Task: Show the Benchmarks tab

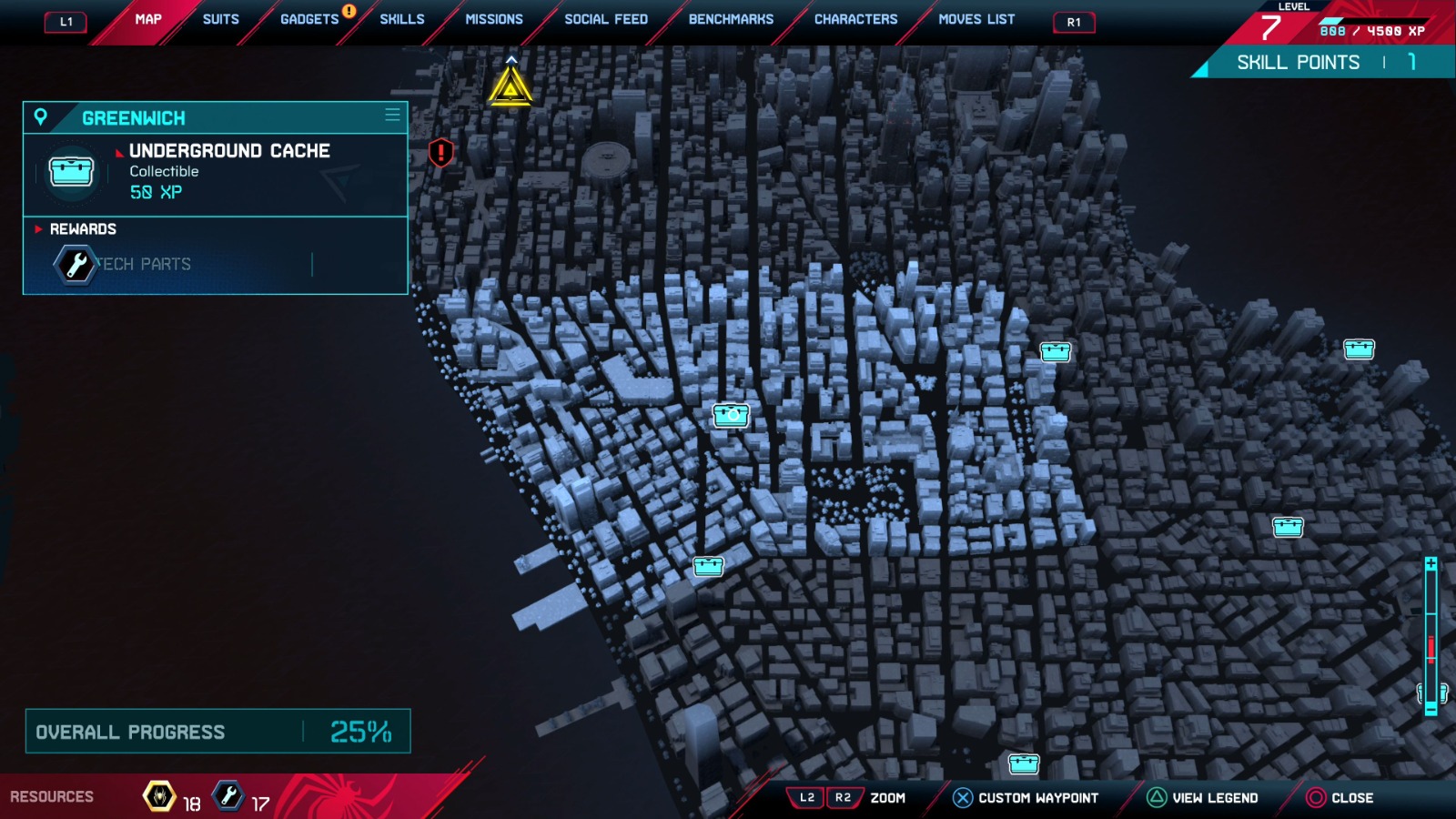Action: pos(731,19)
